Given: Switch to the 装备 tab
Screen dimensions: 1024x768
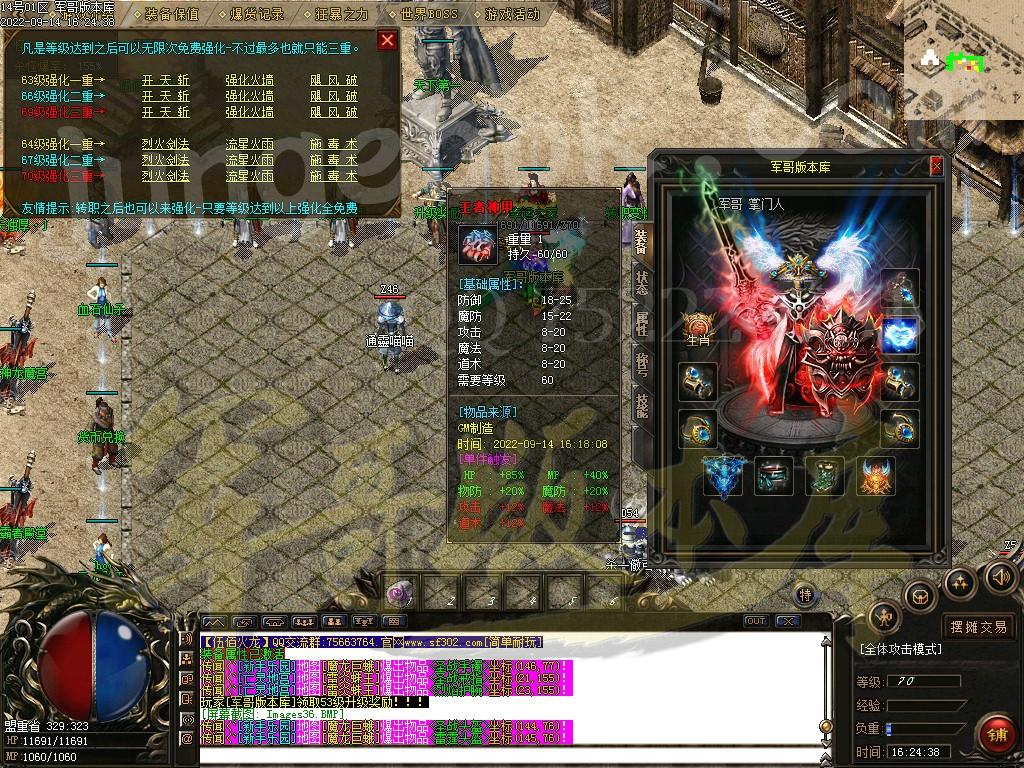Looking at the screenshot, I should point(640,242).
